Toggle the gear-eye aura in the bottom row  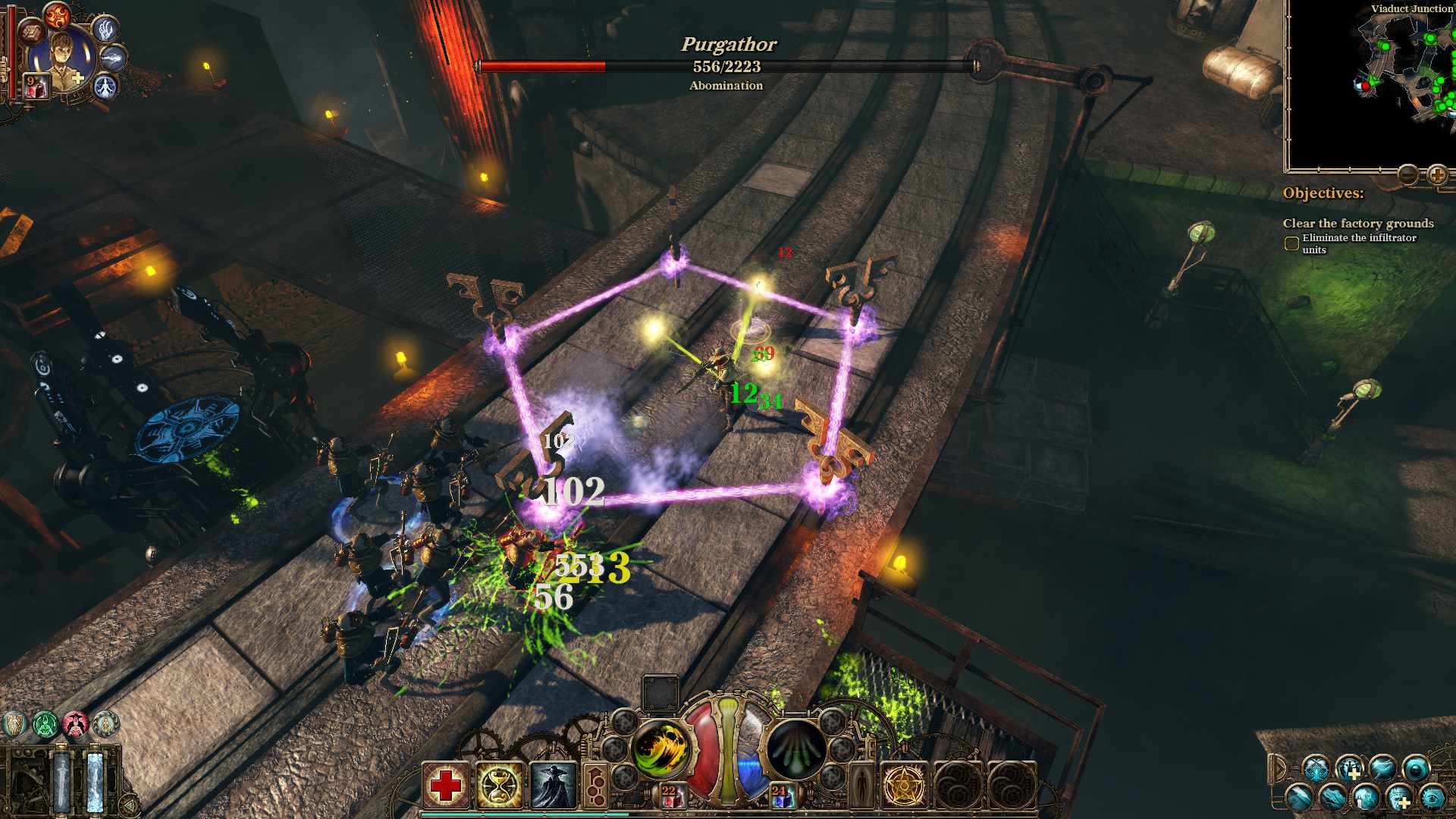pyautogui.click(x=1431, y=799)
